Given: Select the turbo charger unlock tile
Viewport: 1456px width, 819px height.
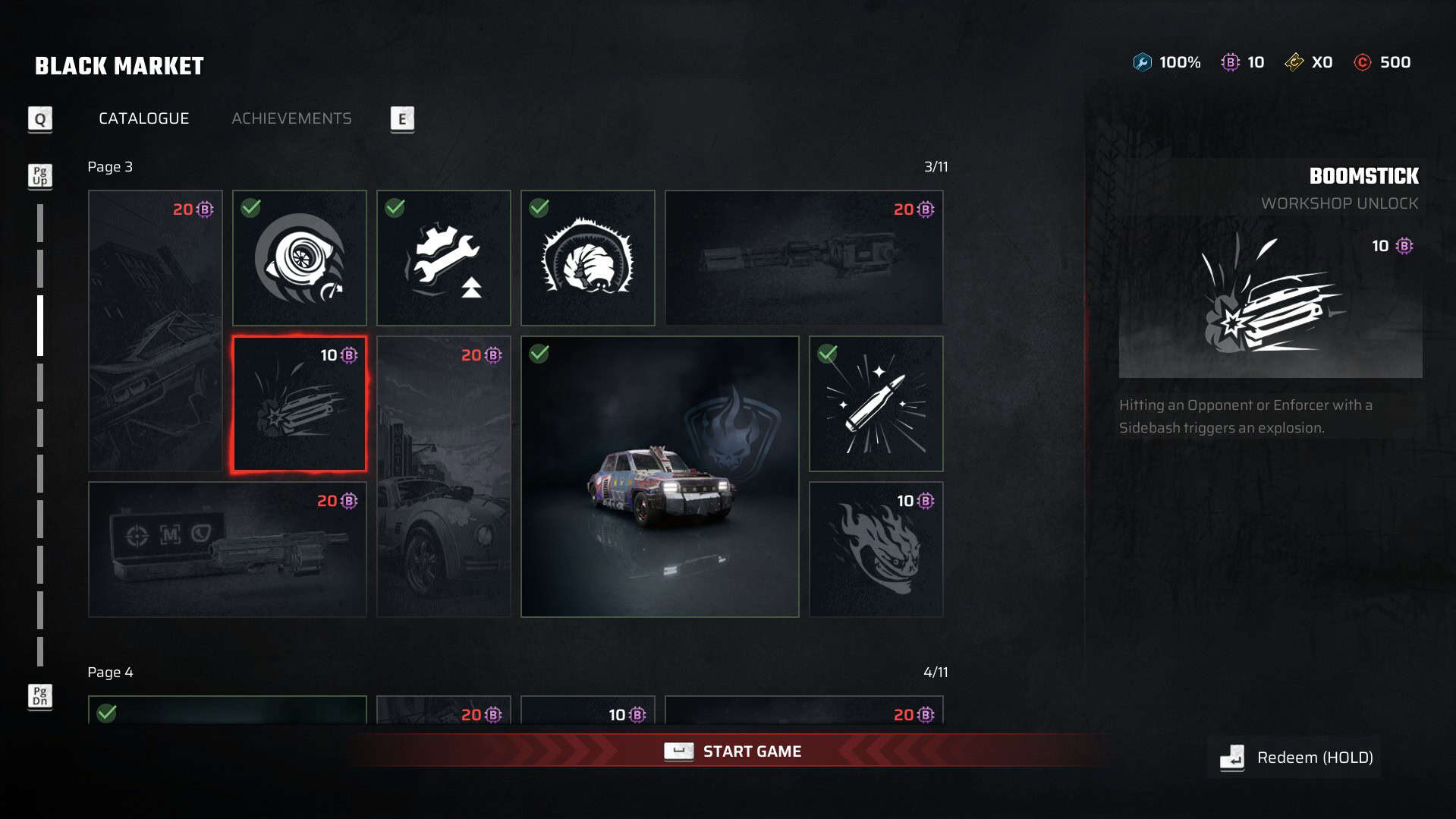Looking at the screenshot, I should pyautogui.click(x=299, y=258).
